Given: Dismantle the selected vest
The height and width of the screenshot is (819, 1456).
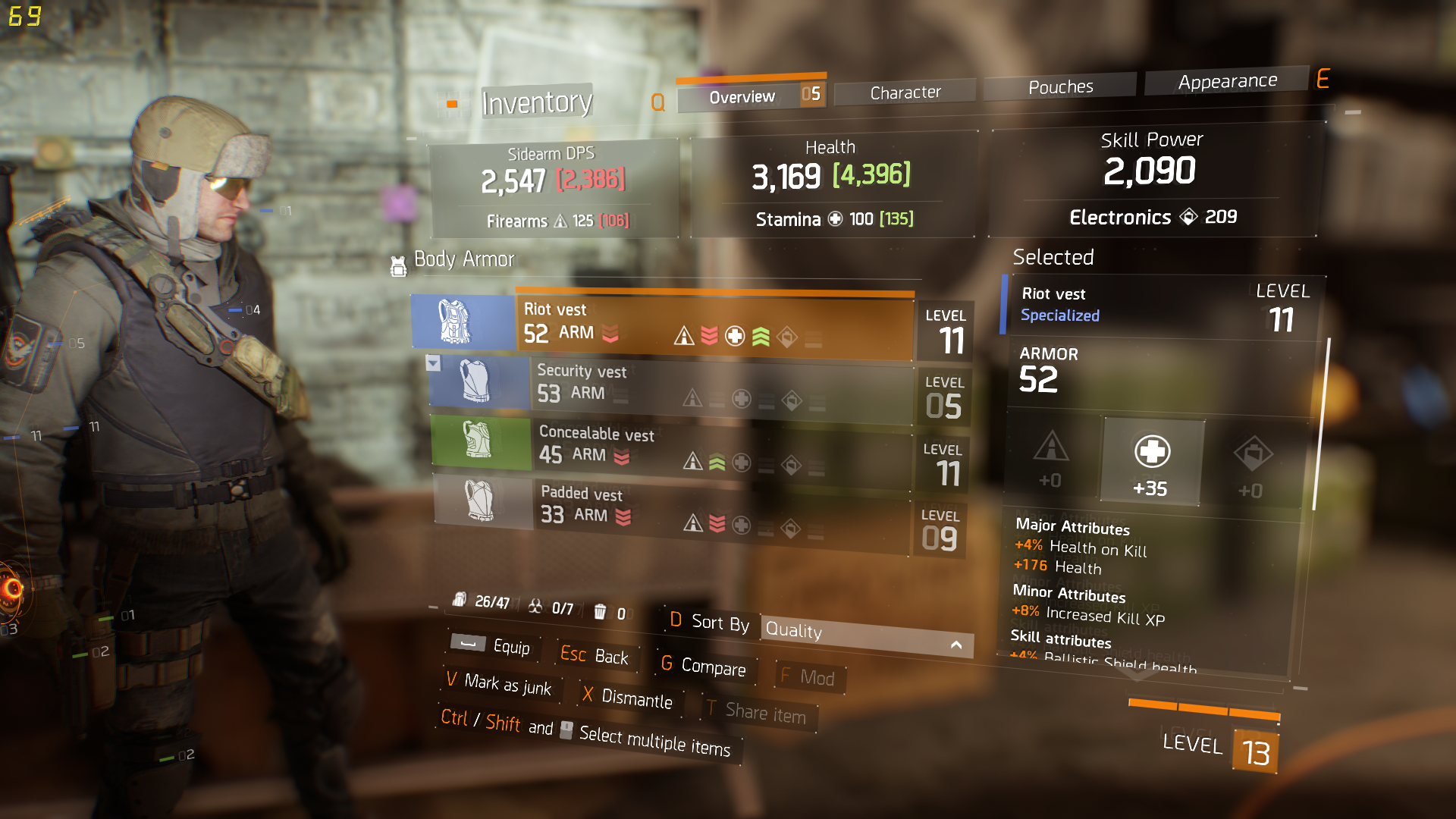Looking at the screenshot, I should coord(627,697).
